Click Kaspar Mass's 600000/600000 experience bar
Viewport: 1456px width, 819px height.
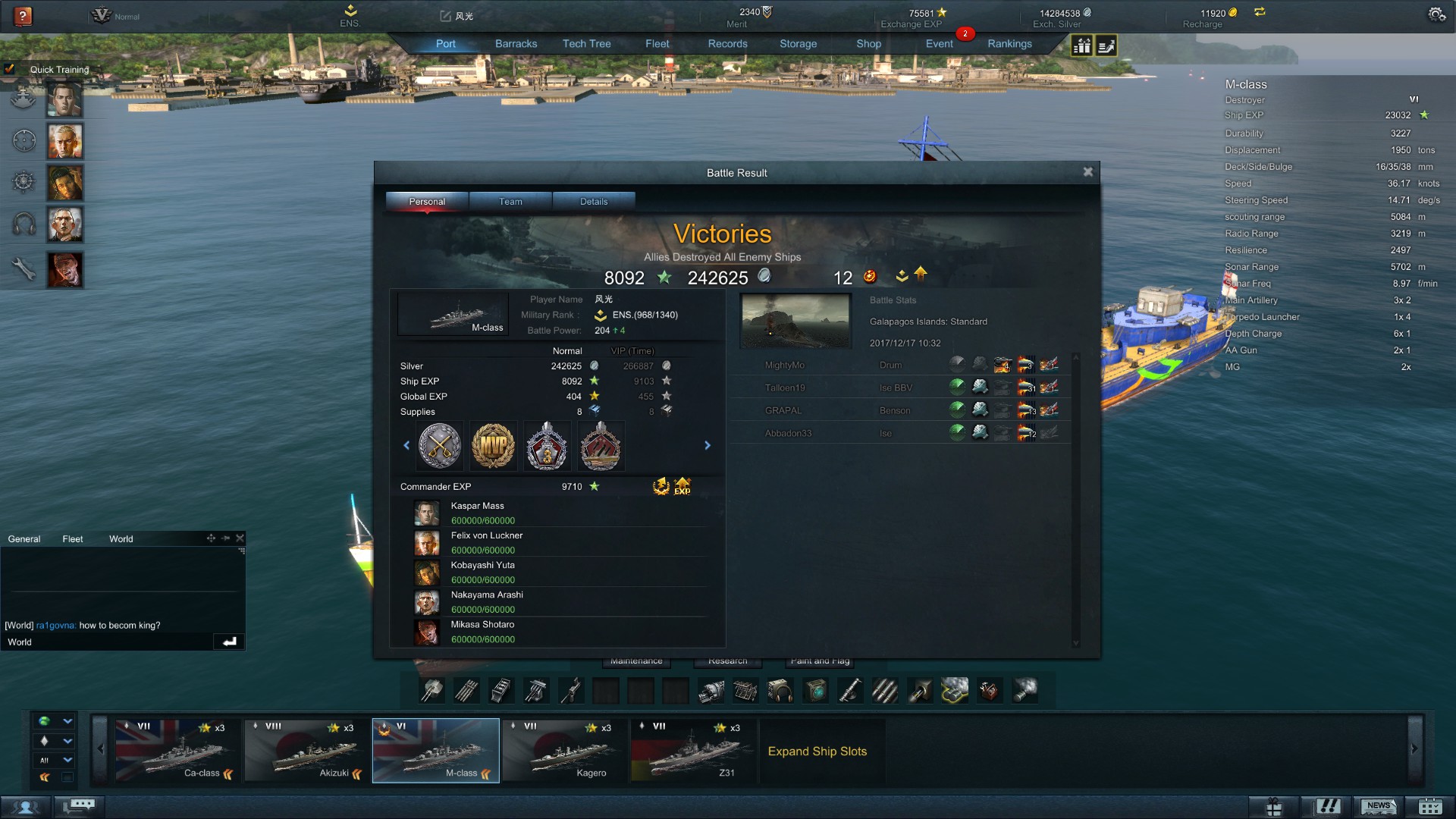[483, 521]
